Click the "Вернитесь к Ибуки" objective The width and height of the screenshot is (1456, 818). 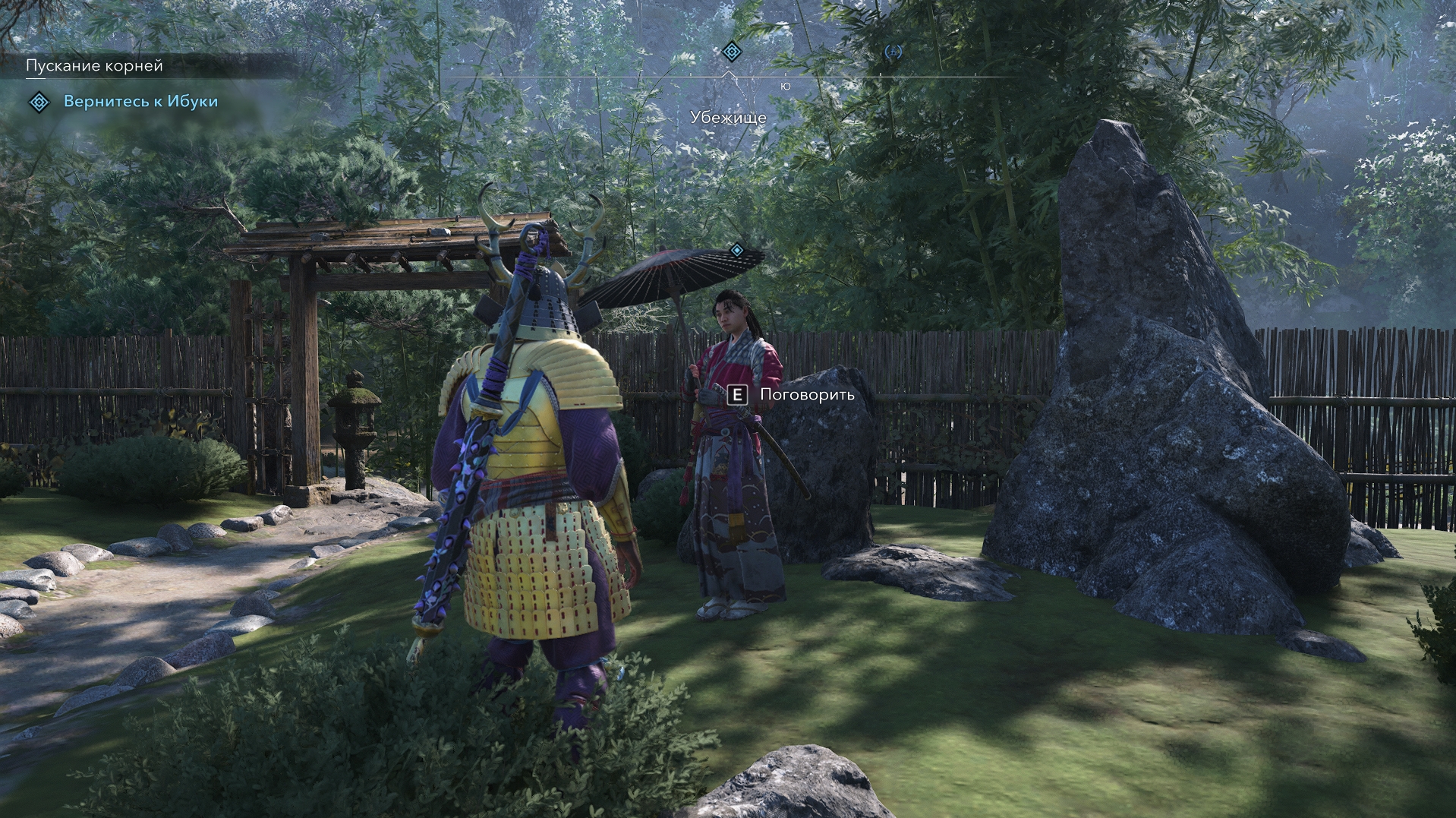click(140, 102)
